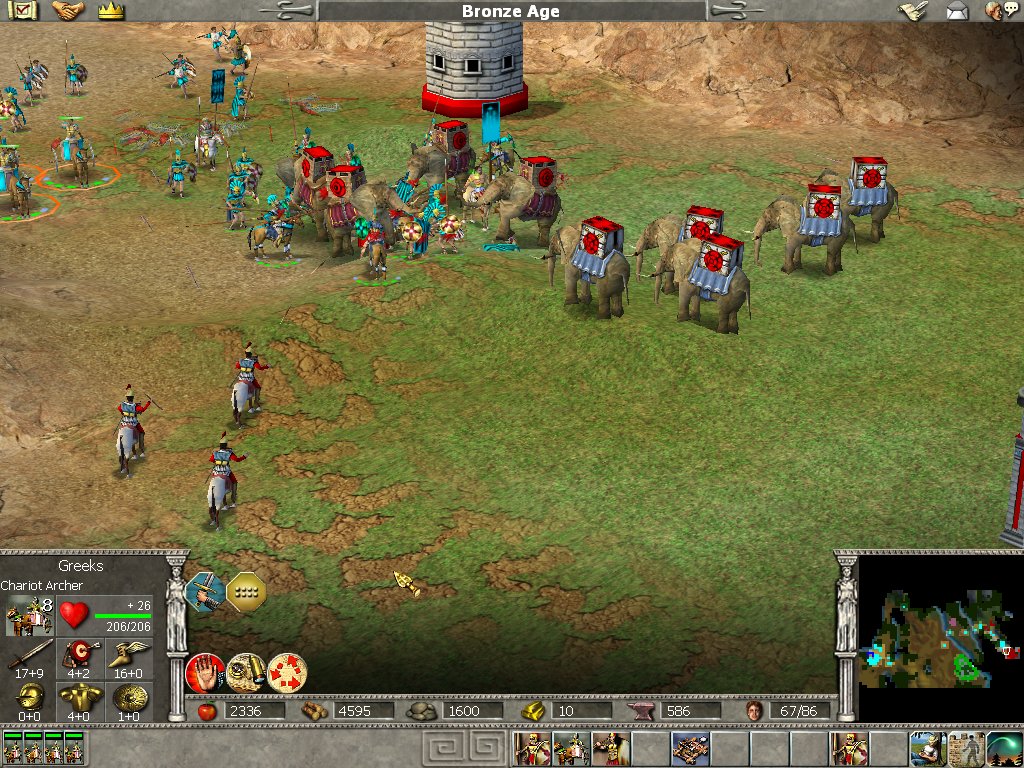Open the envelope messages icon
This screenshot has width=1024, height=768.
[x=957, y=11]
